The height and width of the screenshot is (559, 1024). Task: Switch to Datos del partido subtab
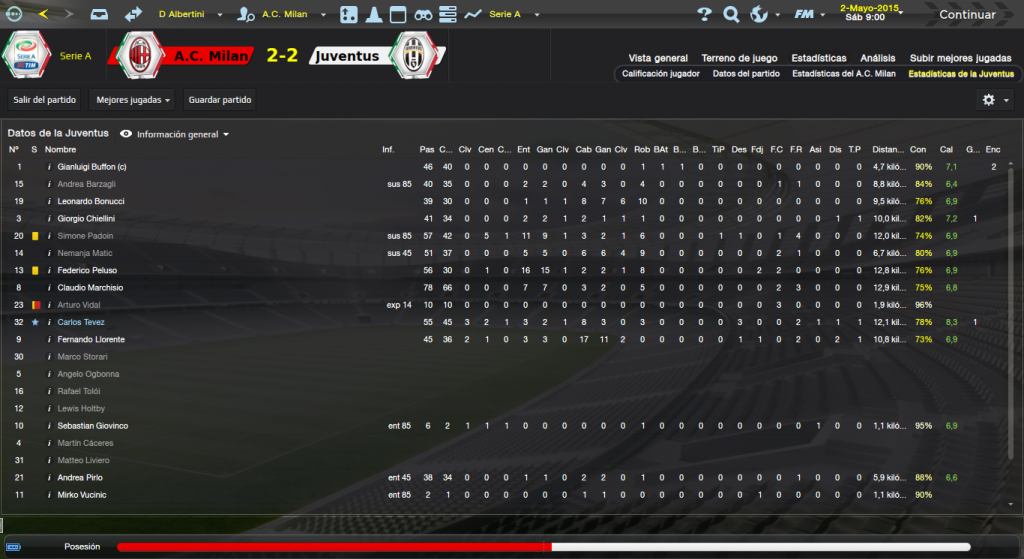coord(746,74)
